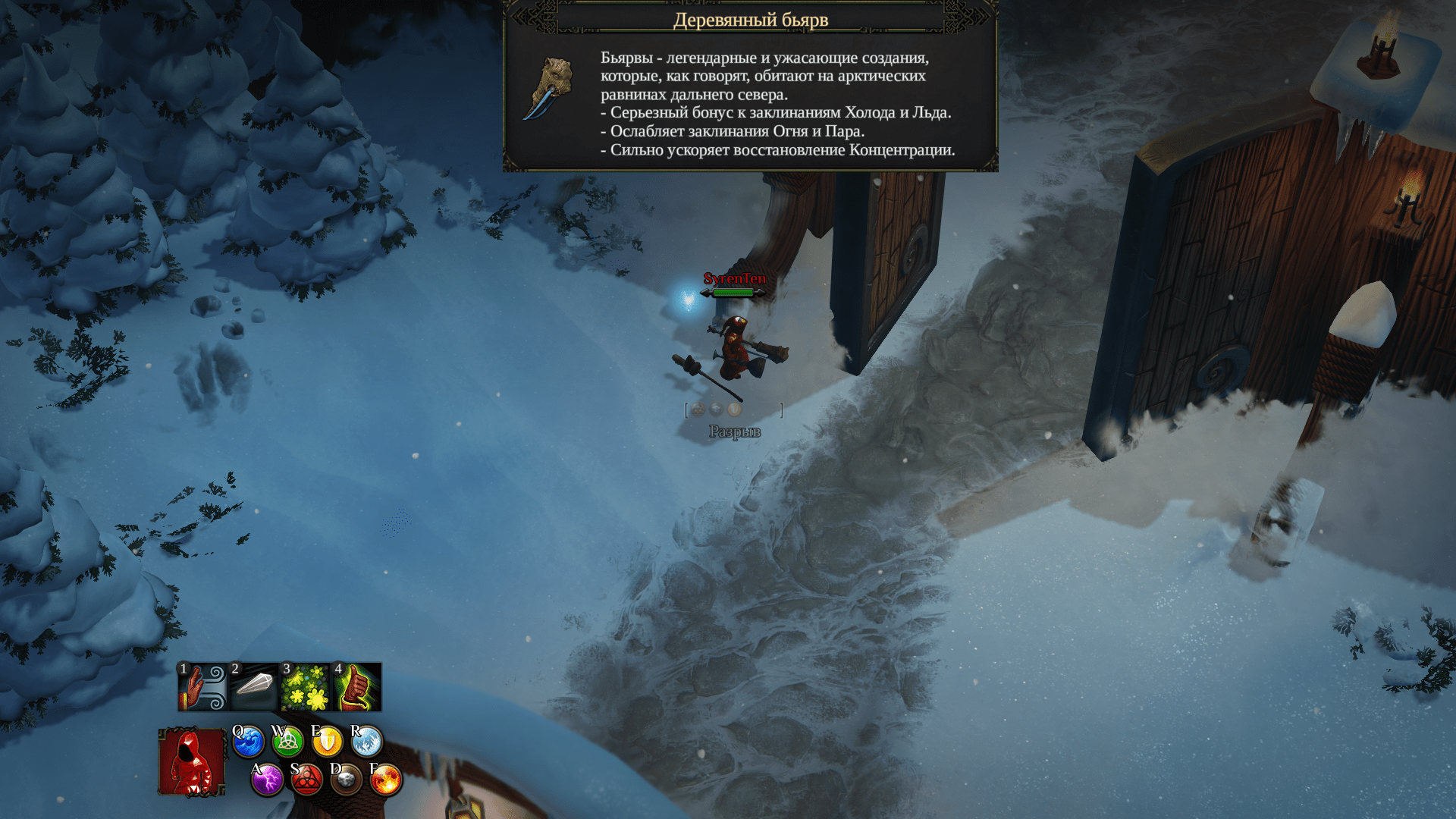Add the brown Earth rock element orb
This screenshot has width=1456, height=819.
click(x=346, y=780)
